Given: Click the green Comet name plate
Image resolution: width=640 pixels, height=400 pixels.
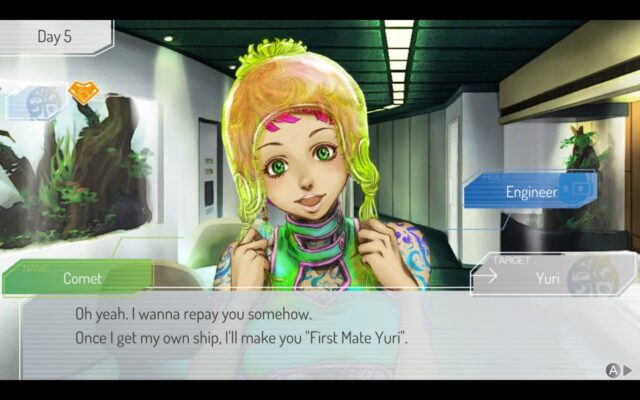Looking at the screenshot, I should tap(80, 278).
